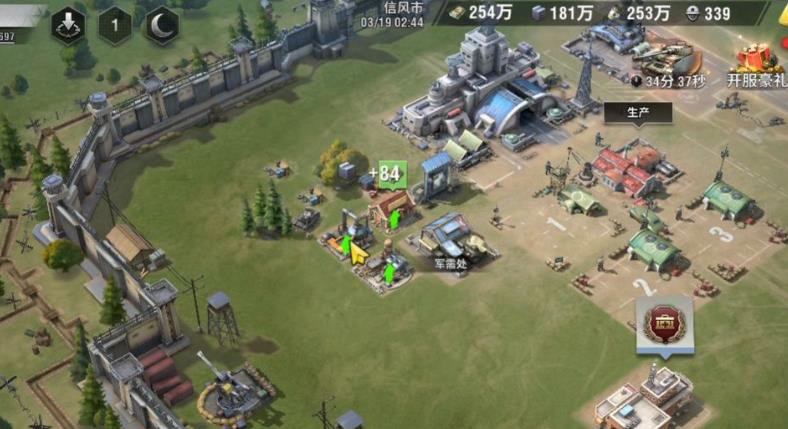Tap the steel resource showing 181万

(x=563, y=13)
